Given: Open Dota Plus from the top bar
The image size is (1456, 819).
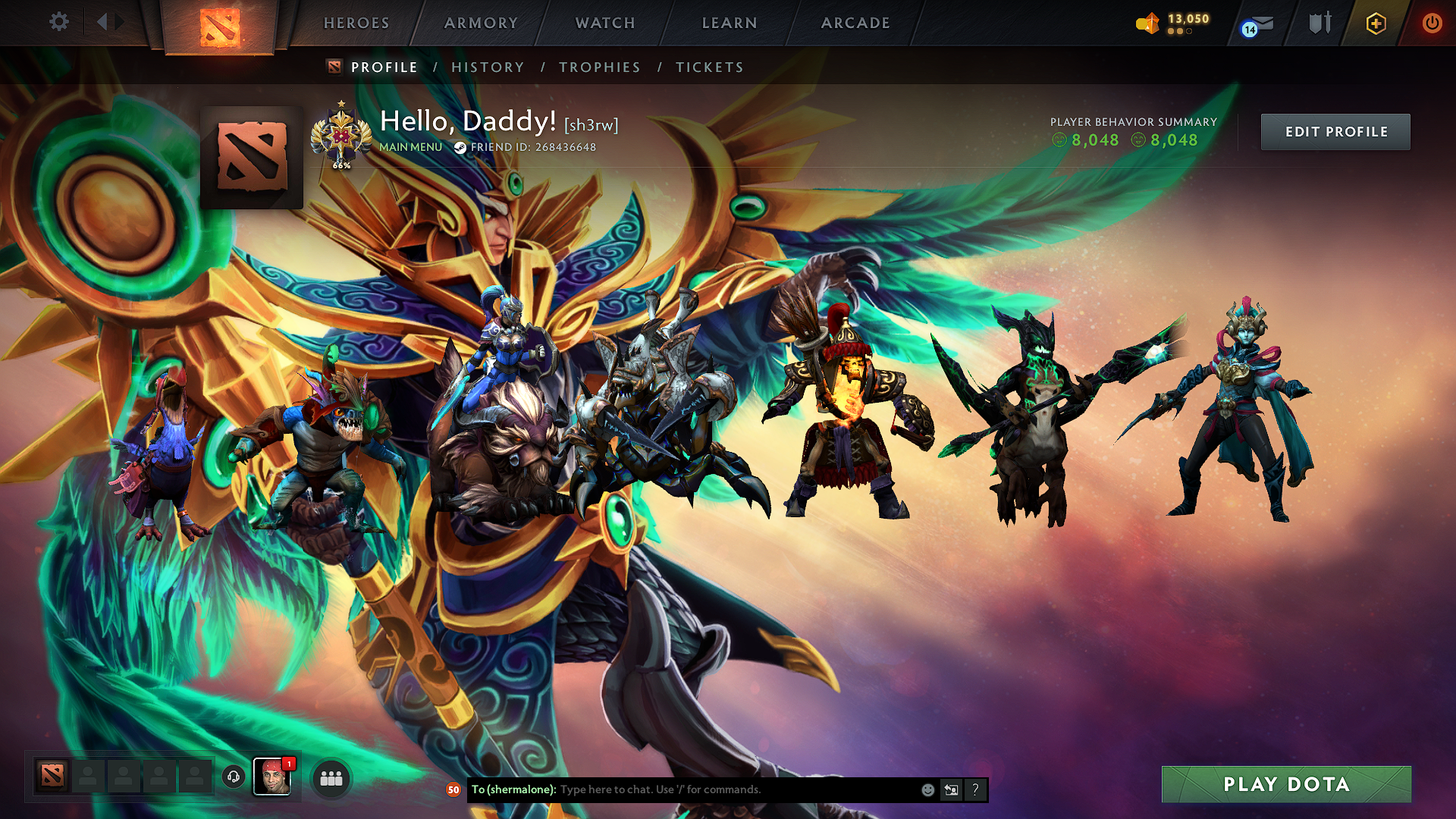Looking at the screenshot, I should pyautogui.click(x=1376, y=23).
